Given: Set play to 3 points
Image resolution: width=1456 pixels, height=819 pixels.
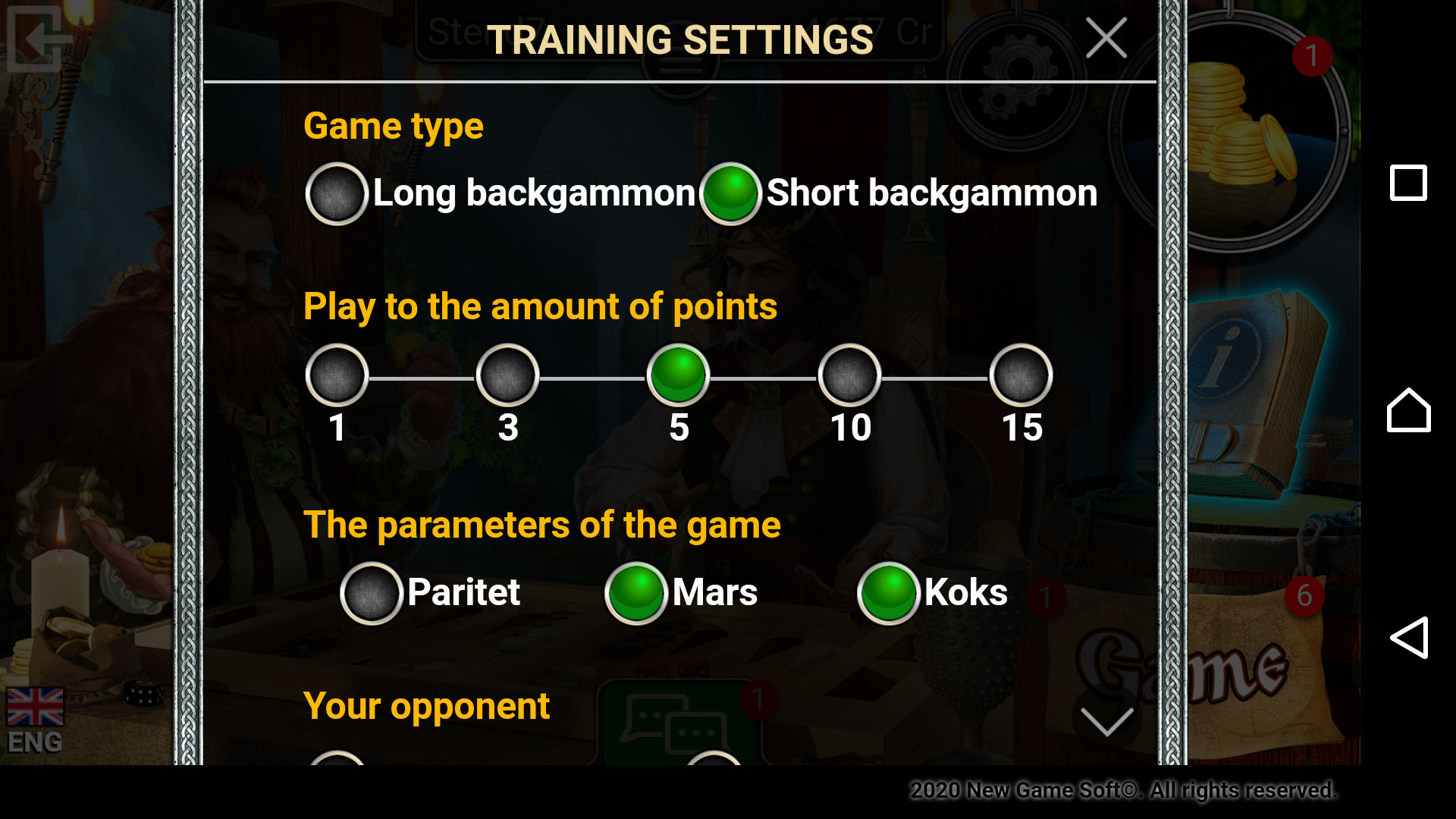Looking at the screenshot, I should [507, 375].
